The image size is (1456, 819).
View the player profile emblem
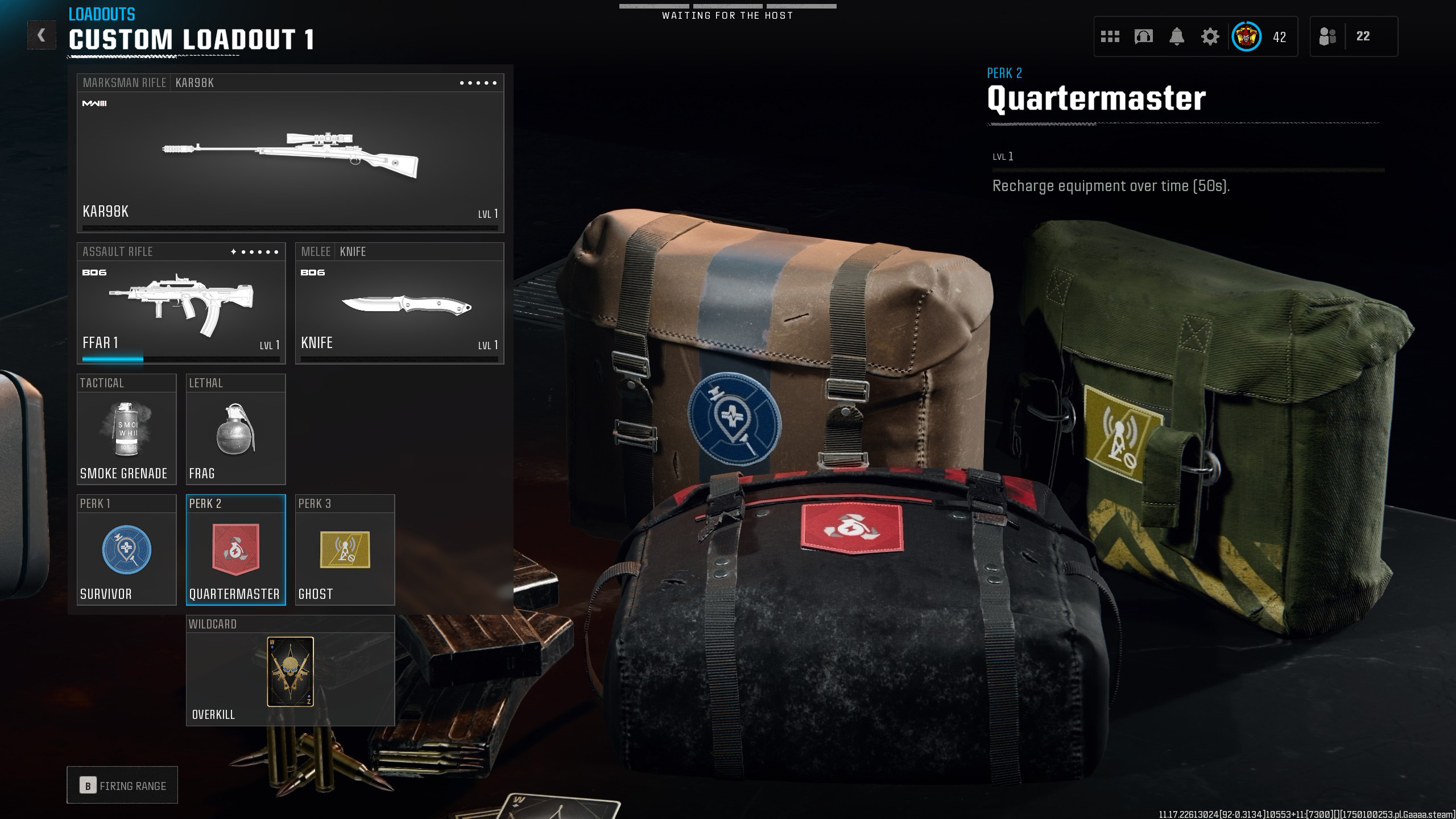[x=1246, y=37]
